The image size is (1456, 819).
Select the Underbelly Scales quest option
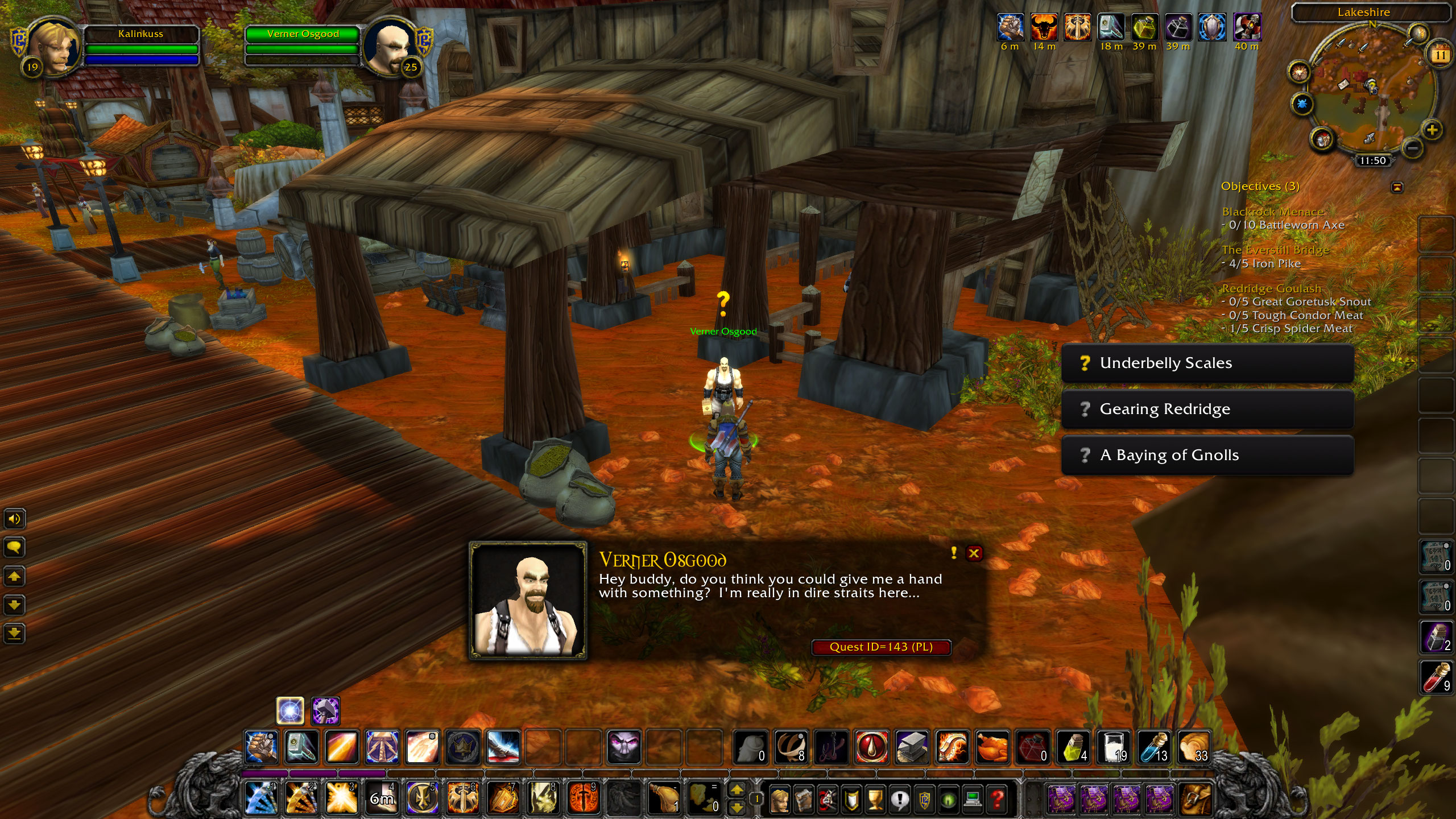pyautogui.click(x=1207, y=363)
